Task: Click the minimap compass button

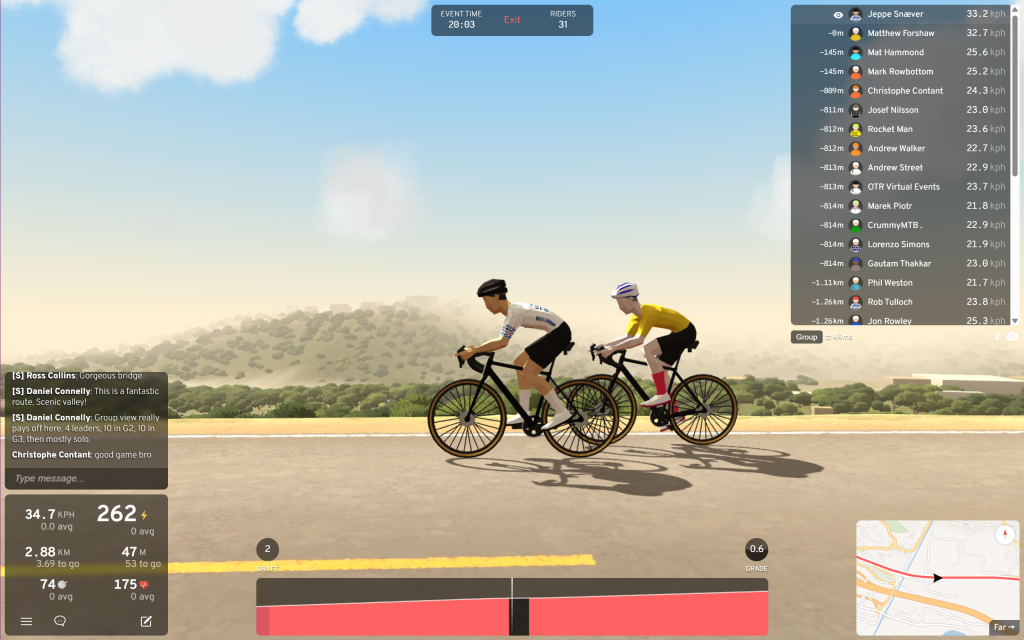Action: [x=1005, y=535]
